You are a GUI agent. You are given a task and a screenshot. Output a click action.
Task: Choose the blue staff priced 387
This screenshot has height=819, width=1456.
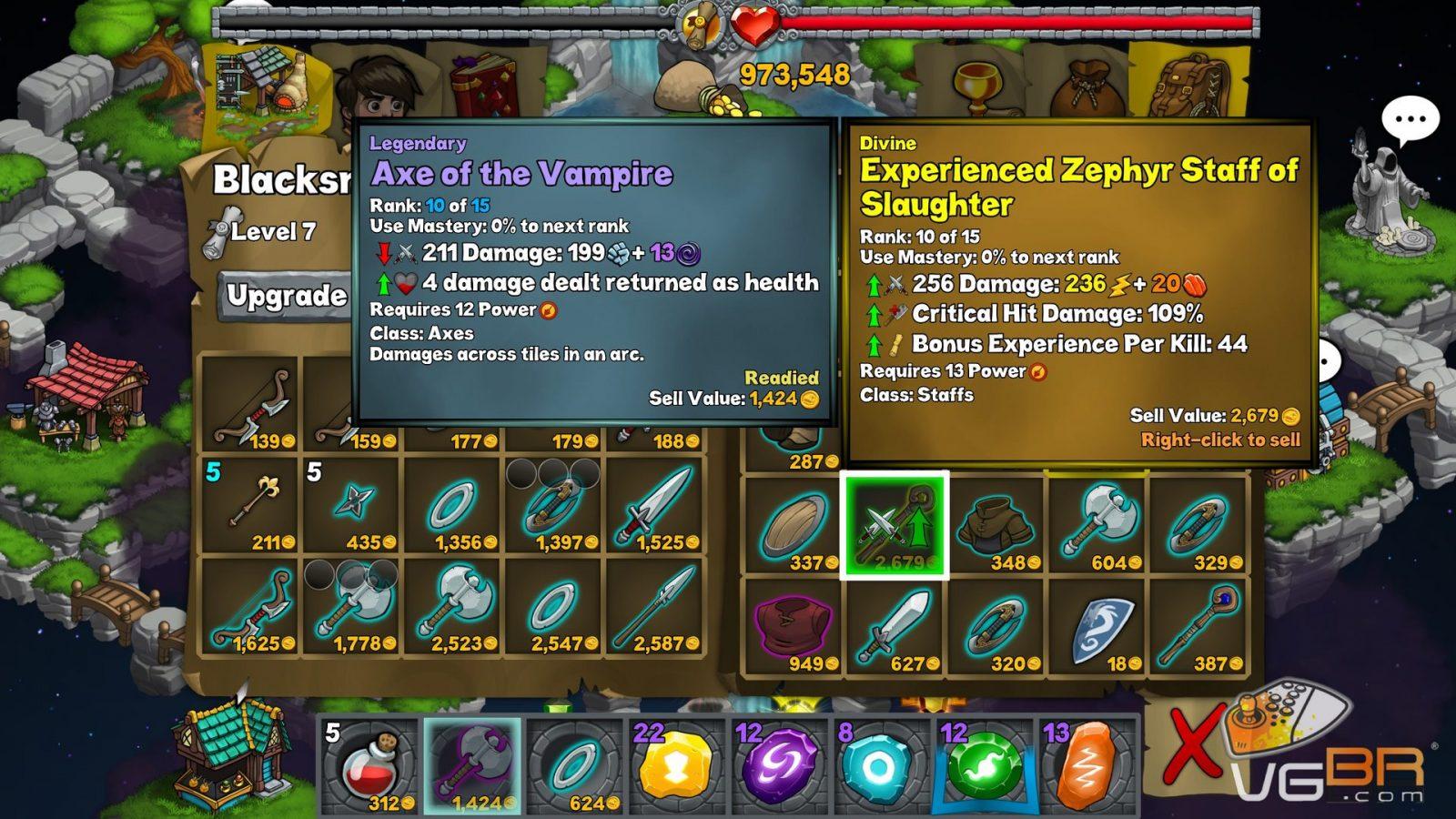pos(1199,626)
